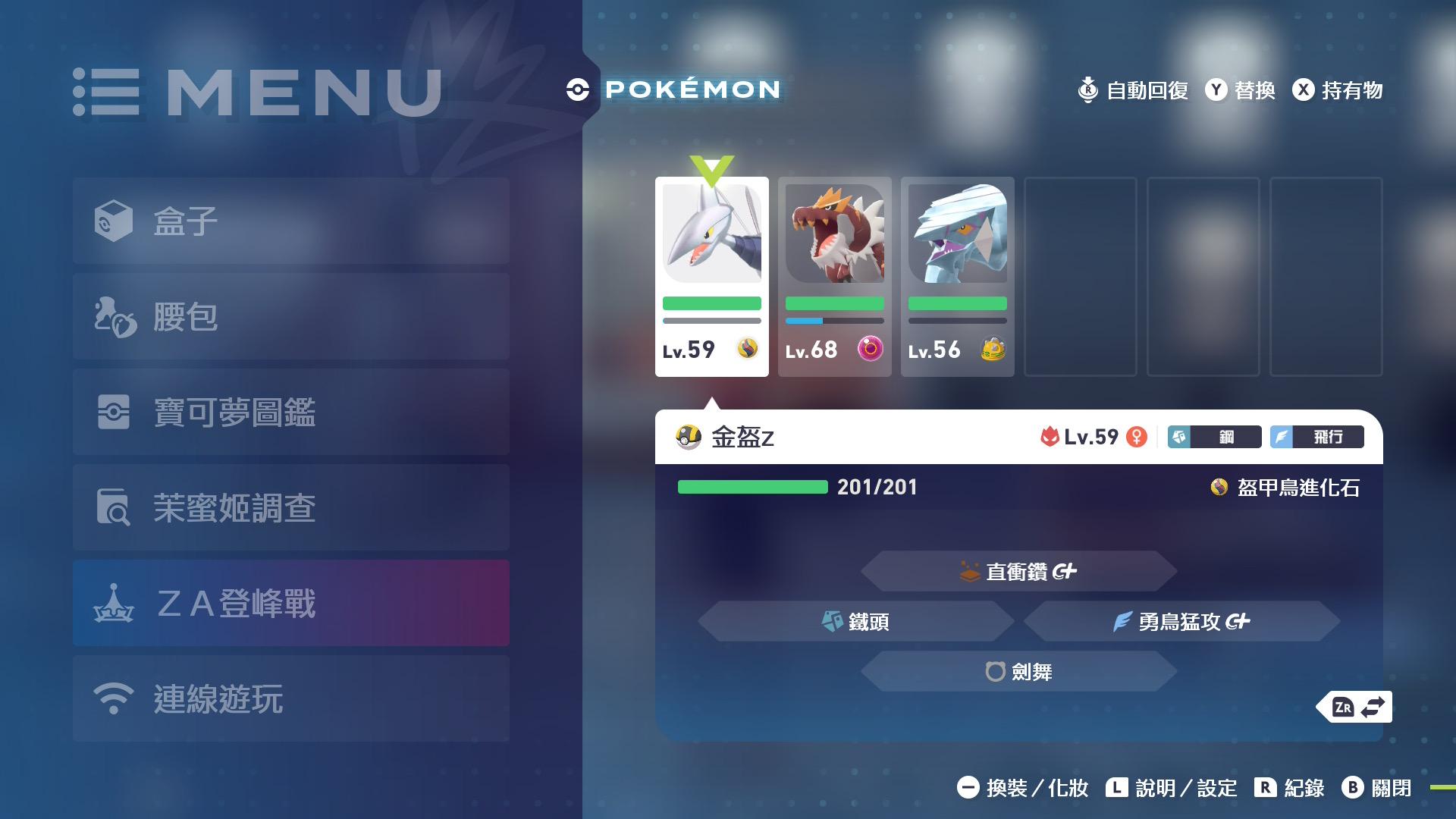This screenshot has width=1456, height=819.
Task: Click the 201/201 green HP bar
Action: (x=752, y=488)
